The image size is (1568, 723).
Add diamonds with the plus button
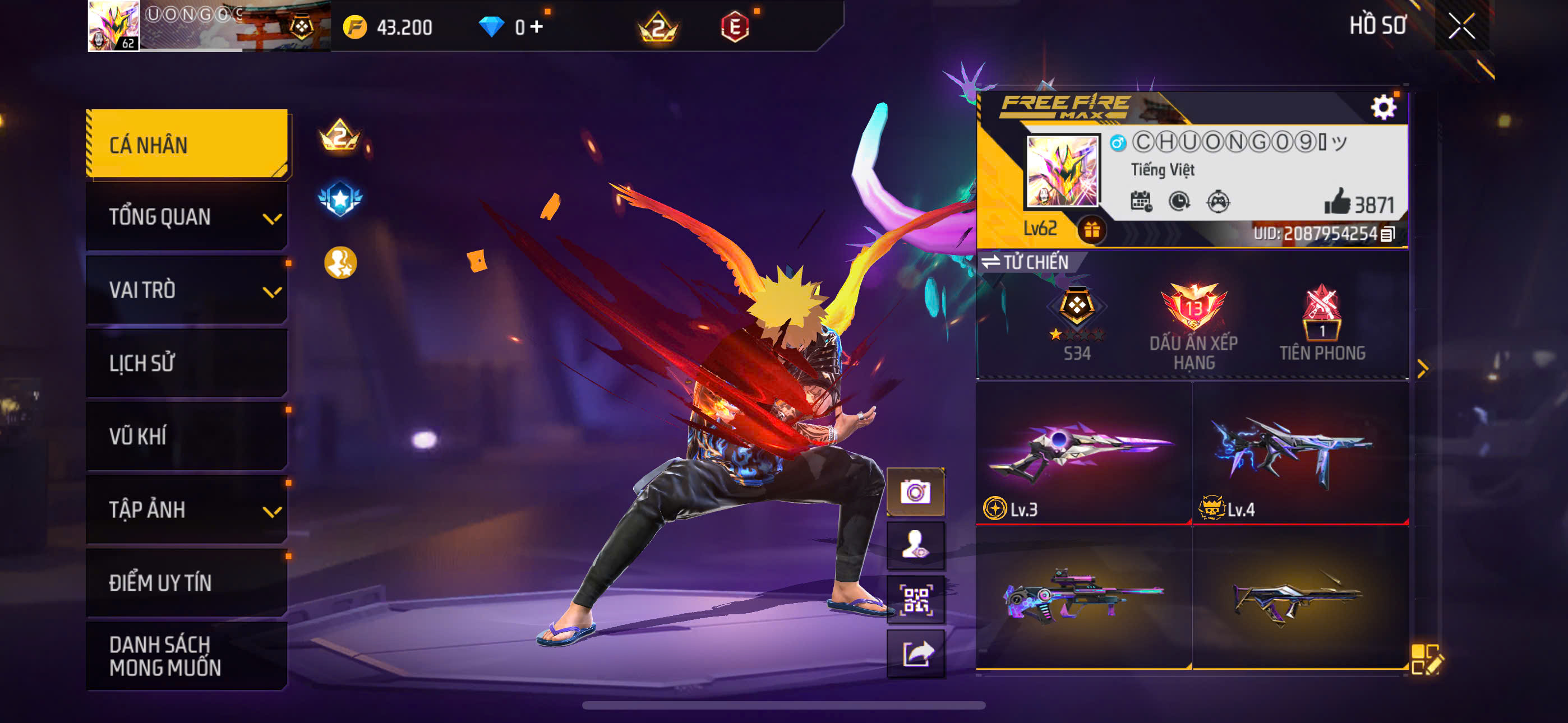point(537,27)
